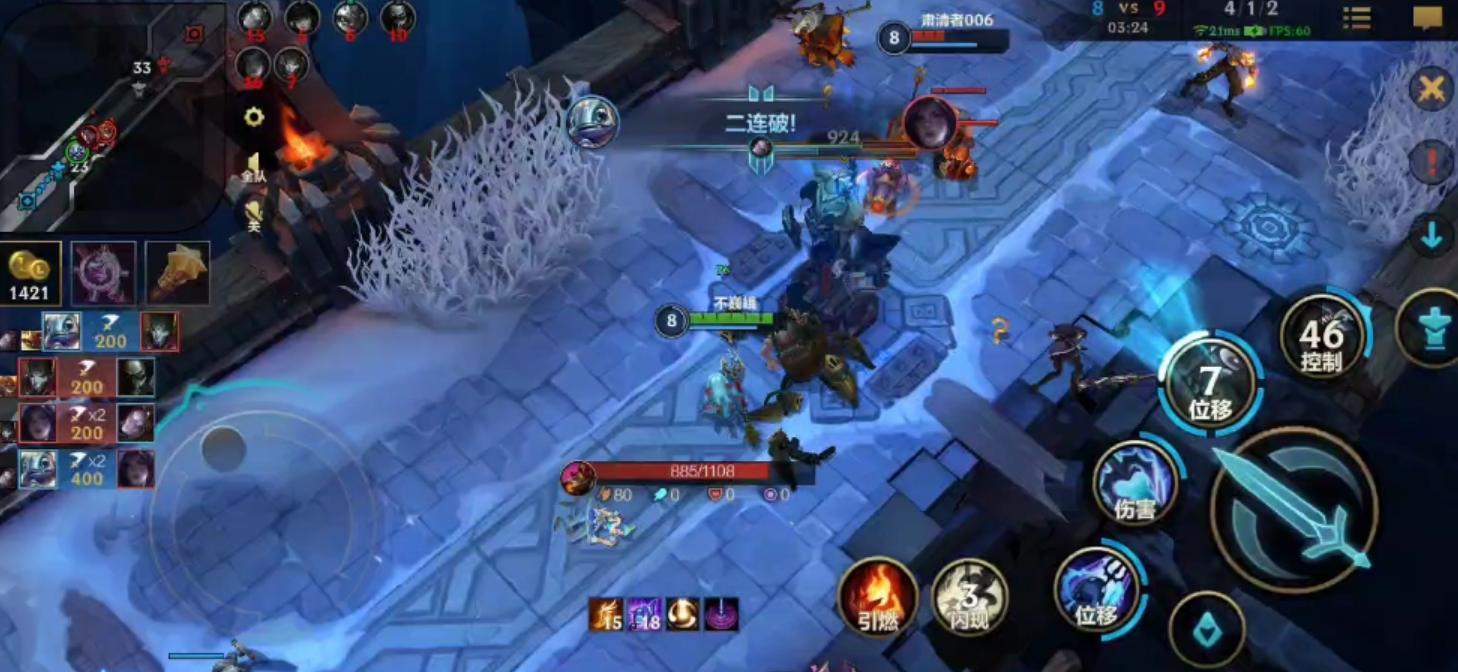Tap the blue down-arrow button
The width and height of the screenshot is (1458, 672).
pos(1431,236)
